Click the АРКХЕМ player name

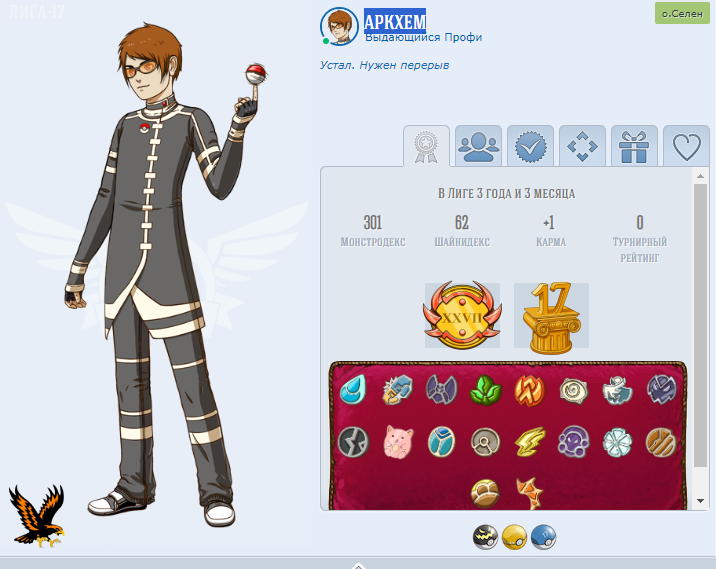[394, 21]
